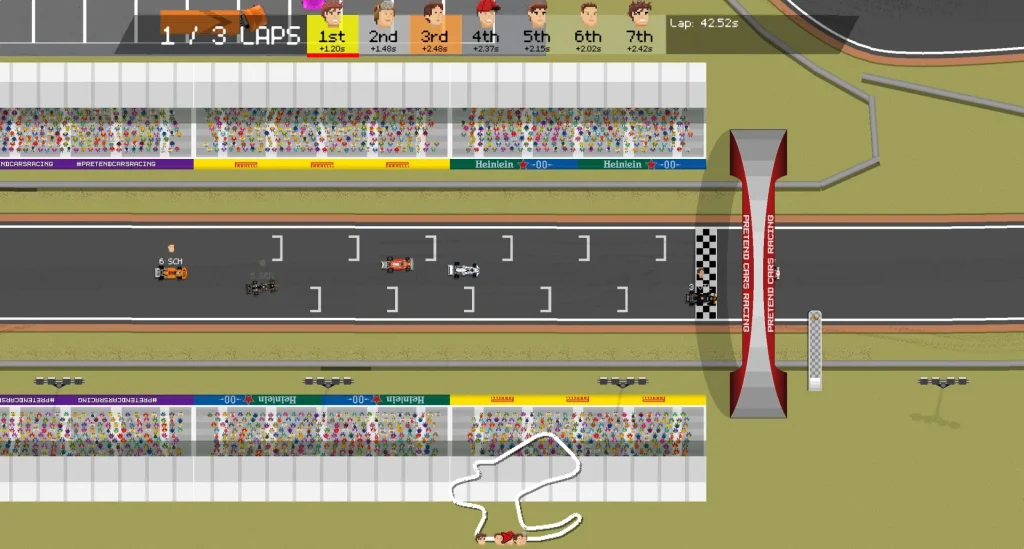This screenshot has height=549, width=1024.
Task: Choose the 2nd place driver portrait
Action: pos(384,14)
